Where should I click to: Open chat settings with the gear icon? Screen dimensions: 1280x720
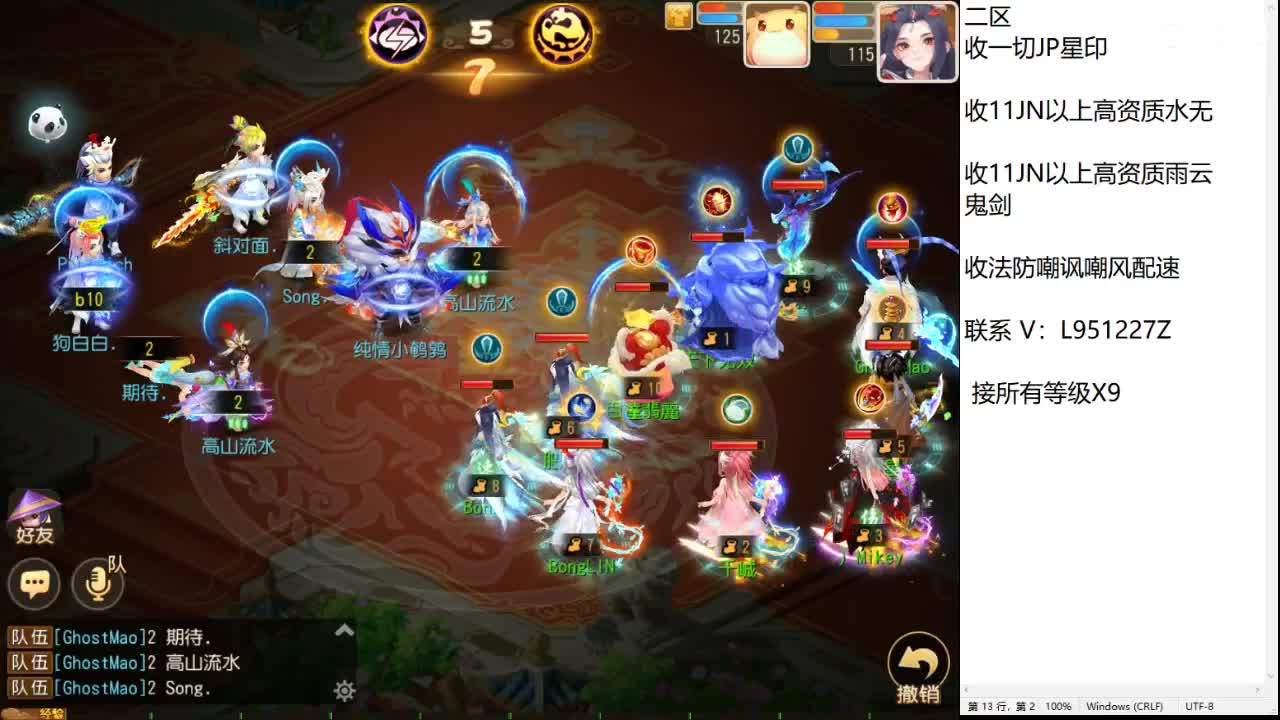[x=344, y=690]
